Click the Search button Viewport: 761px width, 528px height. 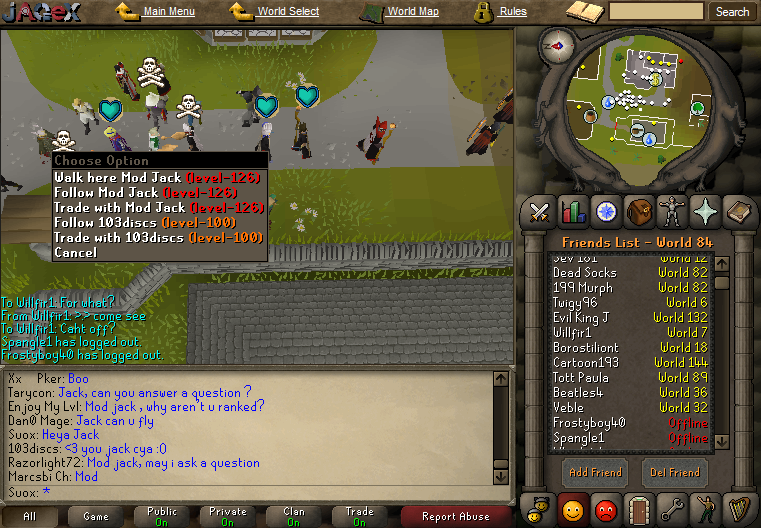tap(732, 12)
